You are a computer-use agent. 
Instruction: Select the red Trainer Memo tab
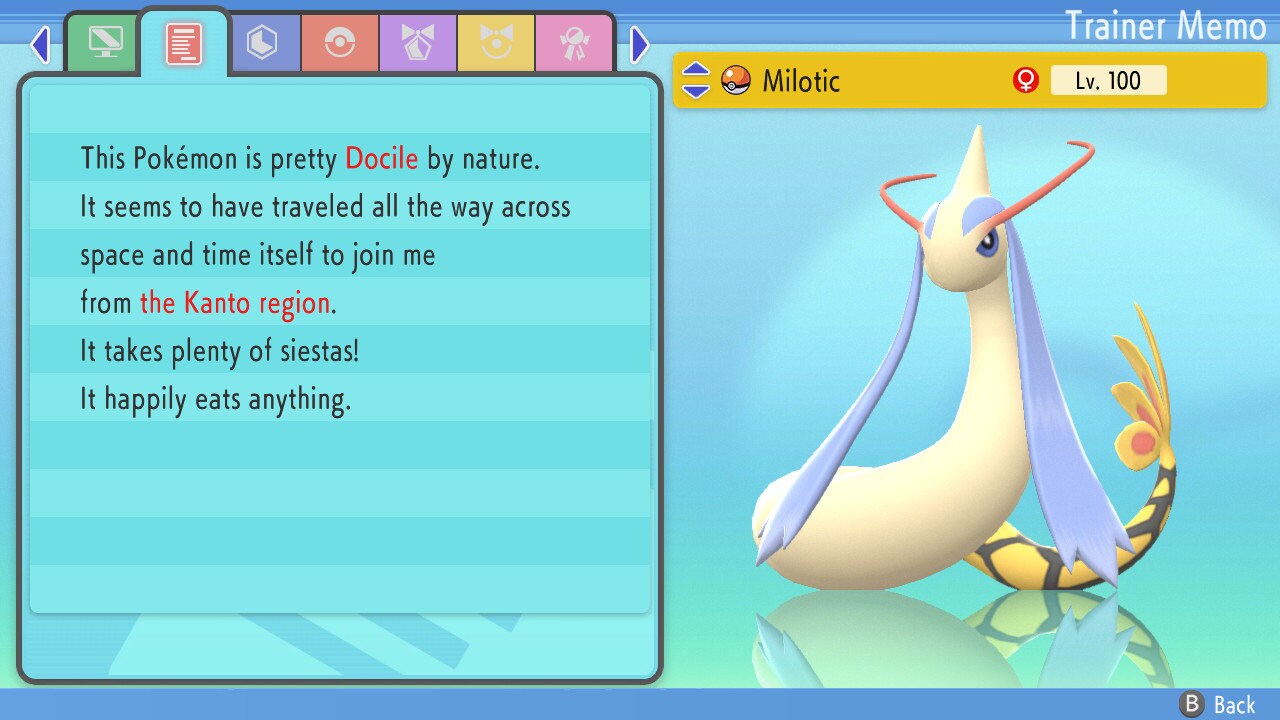pyautogui.click(x=184, y=43)
